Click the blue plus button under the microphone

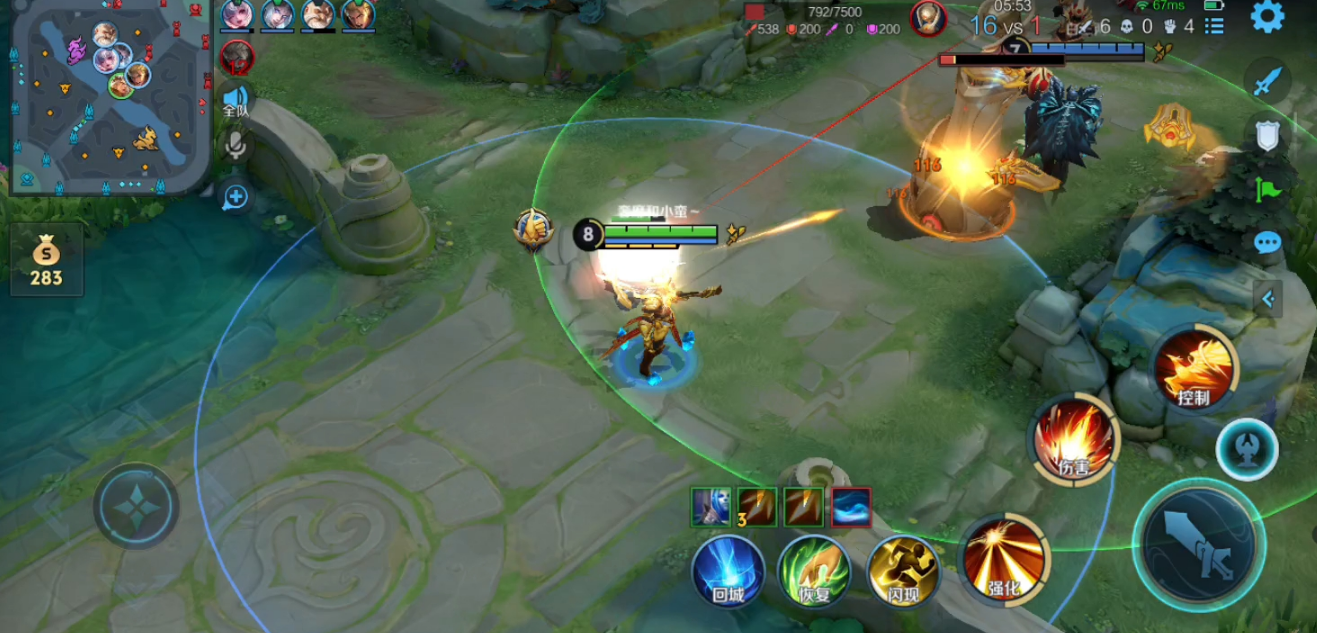point(236,197)
